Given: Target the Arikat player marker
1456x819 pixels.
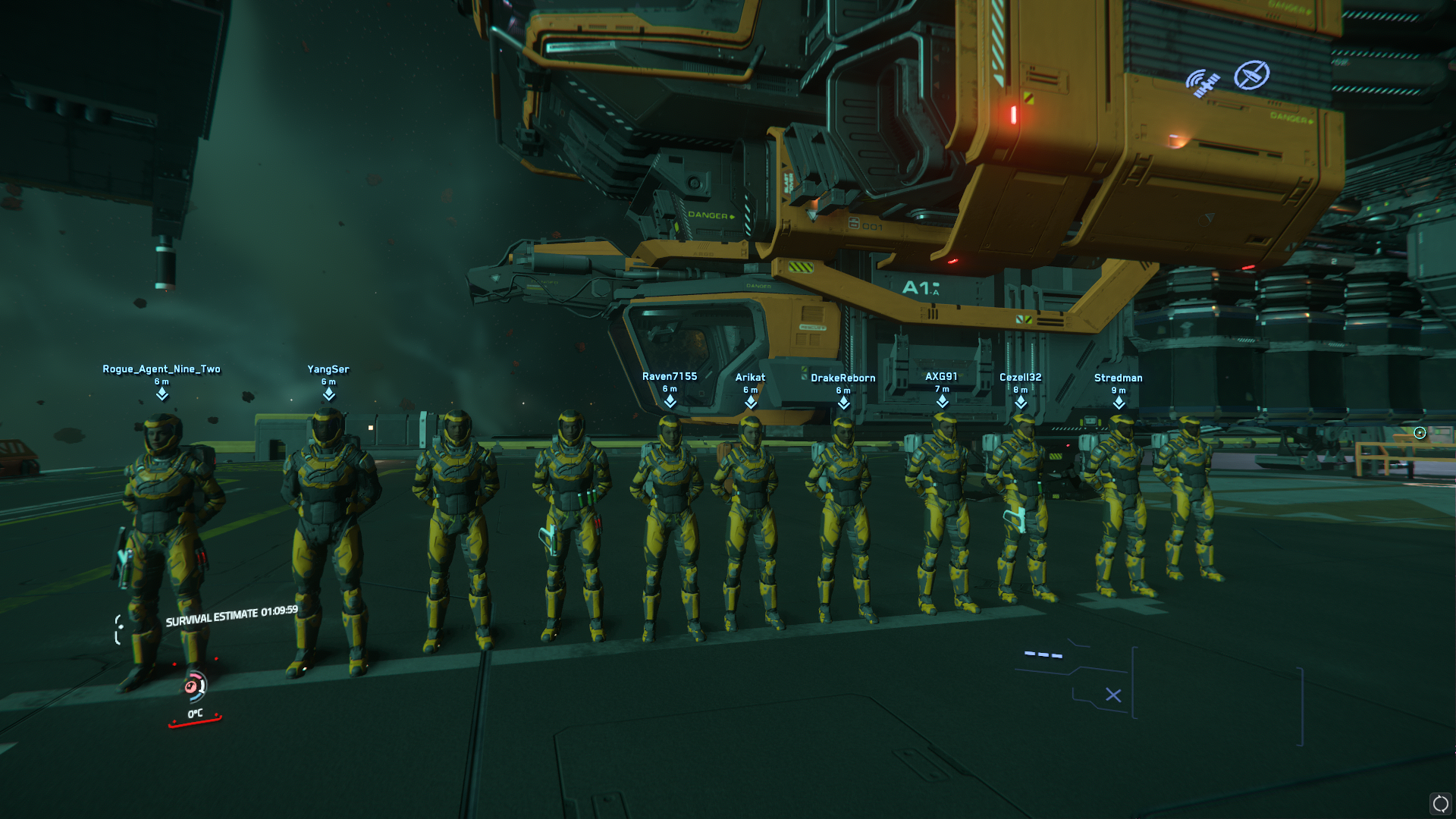Looking at the screenshot, I should (751, 402).
